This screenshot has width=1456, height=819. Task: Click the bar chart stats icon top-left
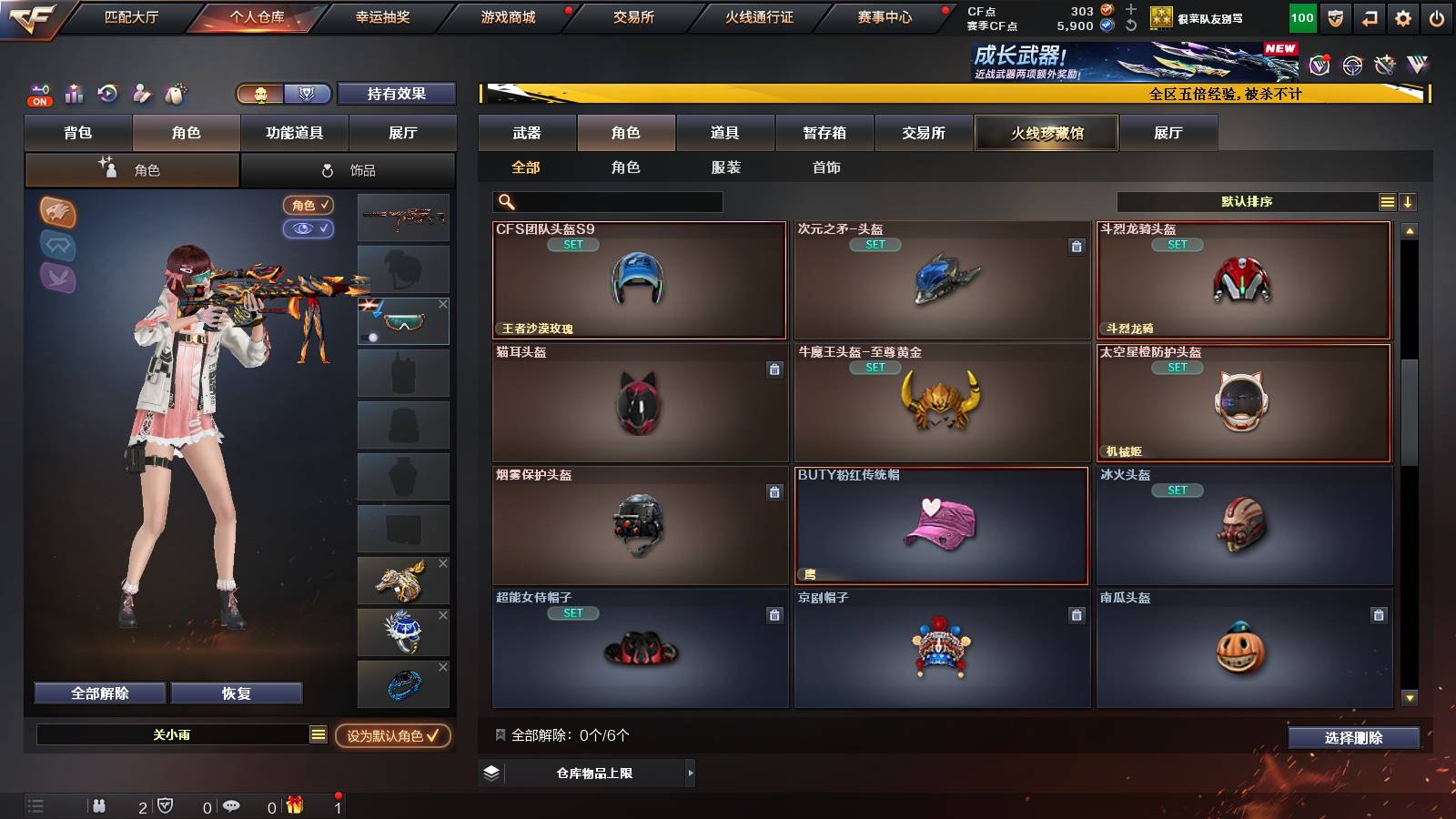[74, 93]
